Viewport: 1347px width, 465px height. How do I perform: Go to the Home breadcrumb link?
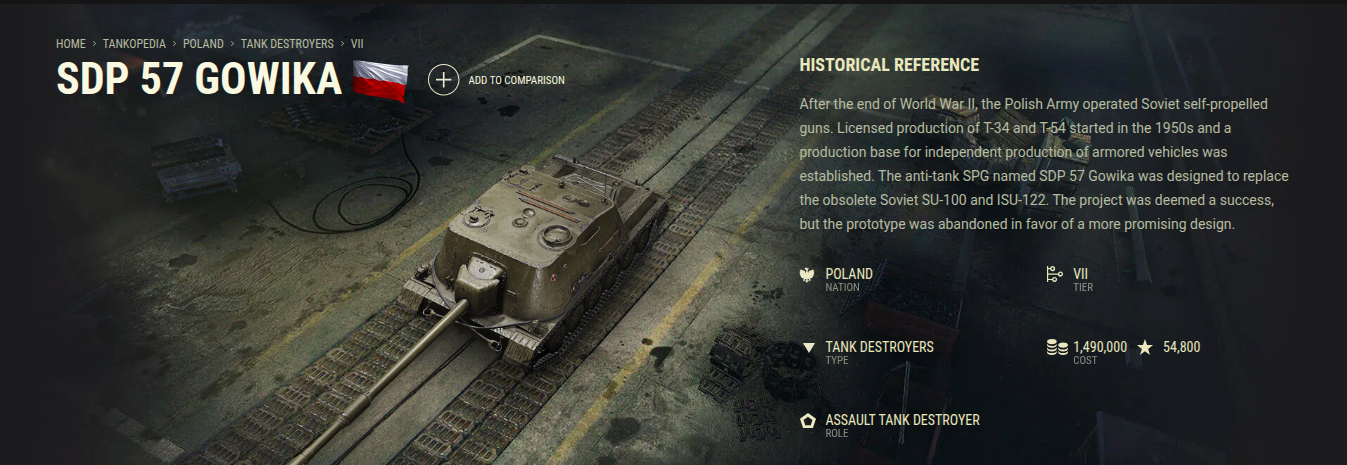pyautogui.click(x=70, y=45)
